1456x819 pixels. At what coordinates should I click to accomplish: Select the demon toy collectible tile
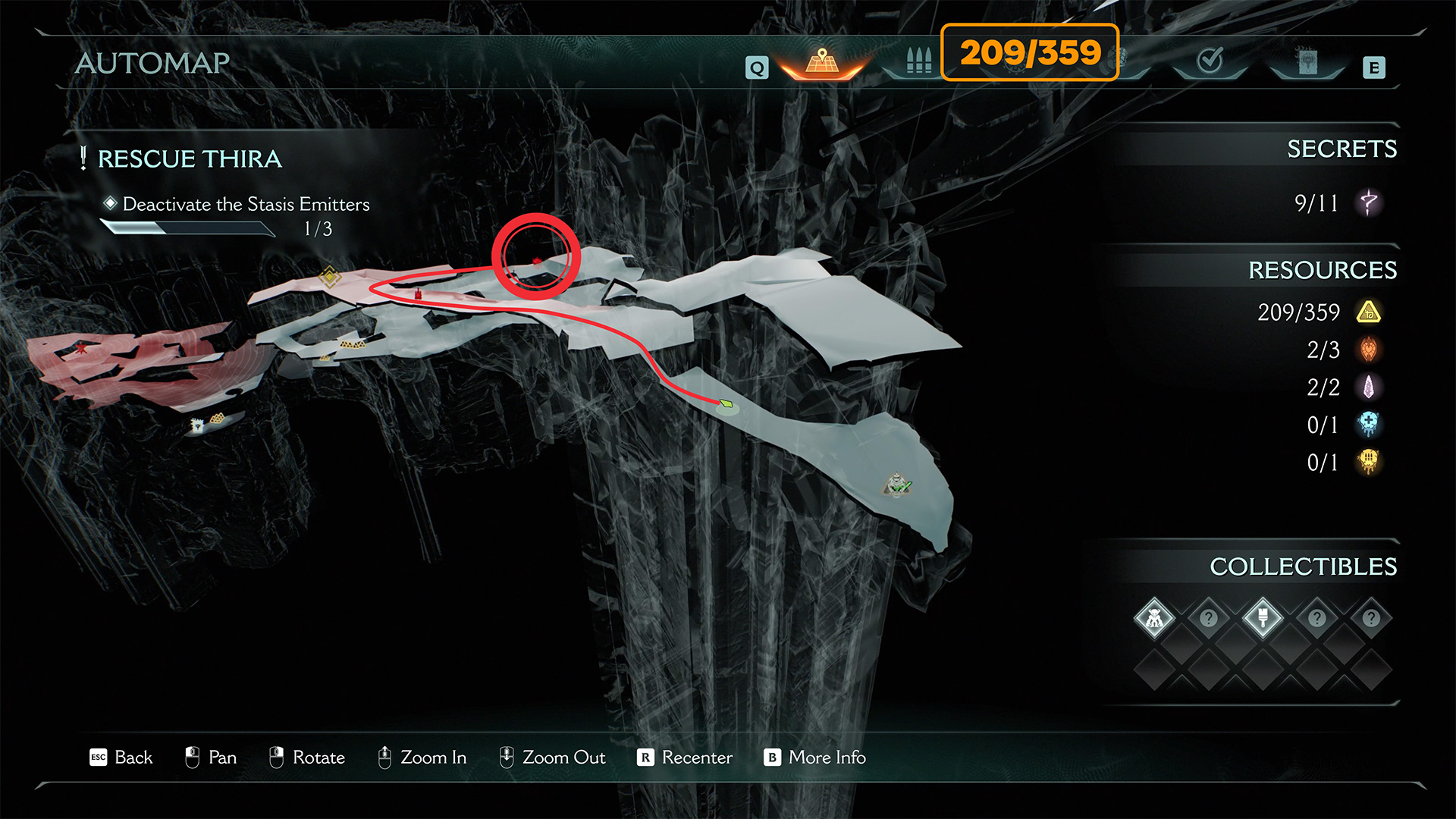1154,618
